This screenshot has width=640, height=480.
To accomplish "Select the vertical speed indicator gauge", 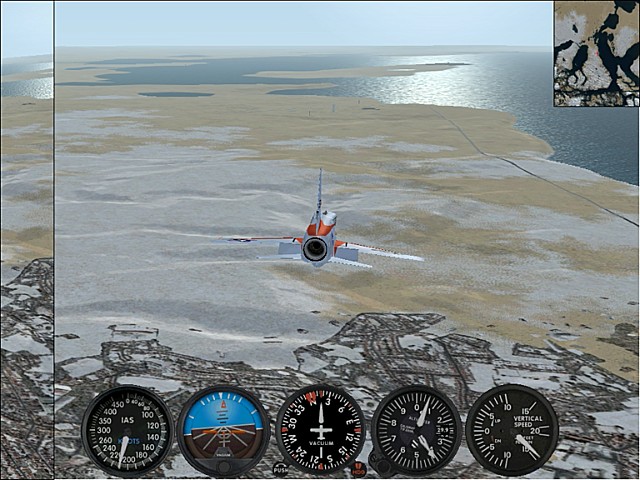I will coord(512,430).
